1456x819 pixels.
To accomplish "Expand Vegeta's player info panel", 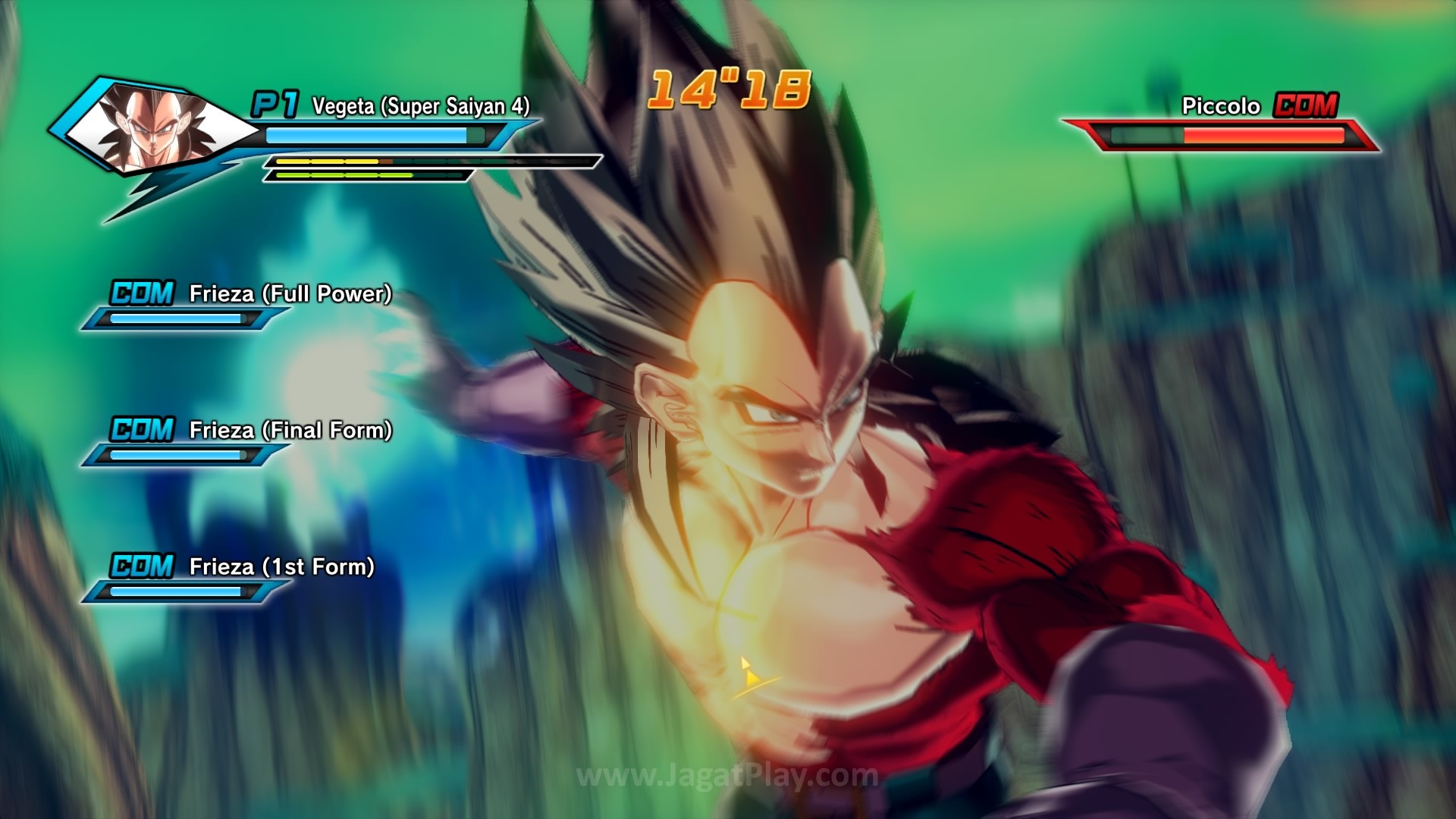I will [x=303, y=136].
